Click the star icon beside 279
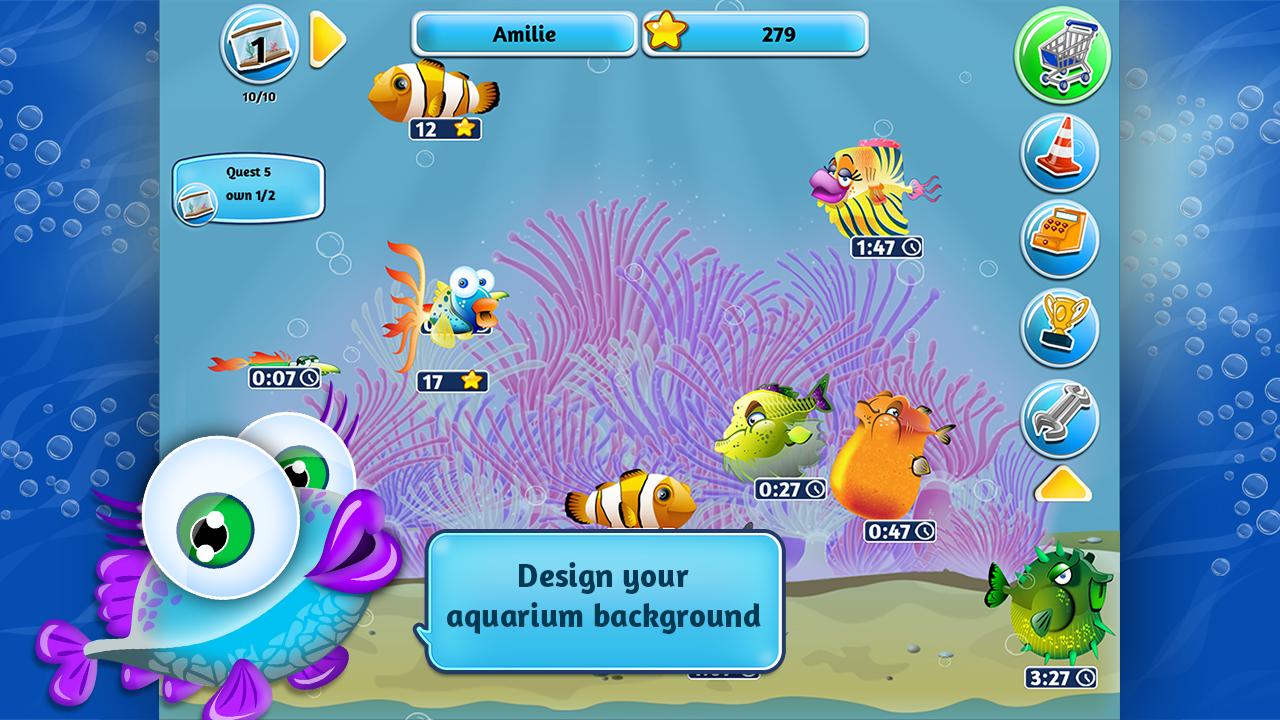The image size is (1280, 720). (663, 34)
